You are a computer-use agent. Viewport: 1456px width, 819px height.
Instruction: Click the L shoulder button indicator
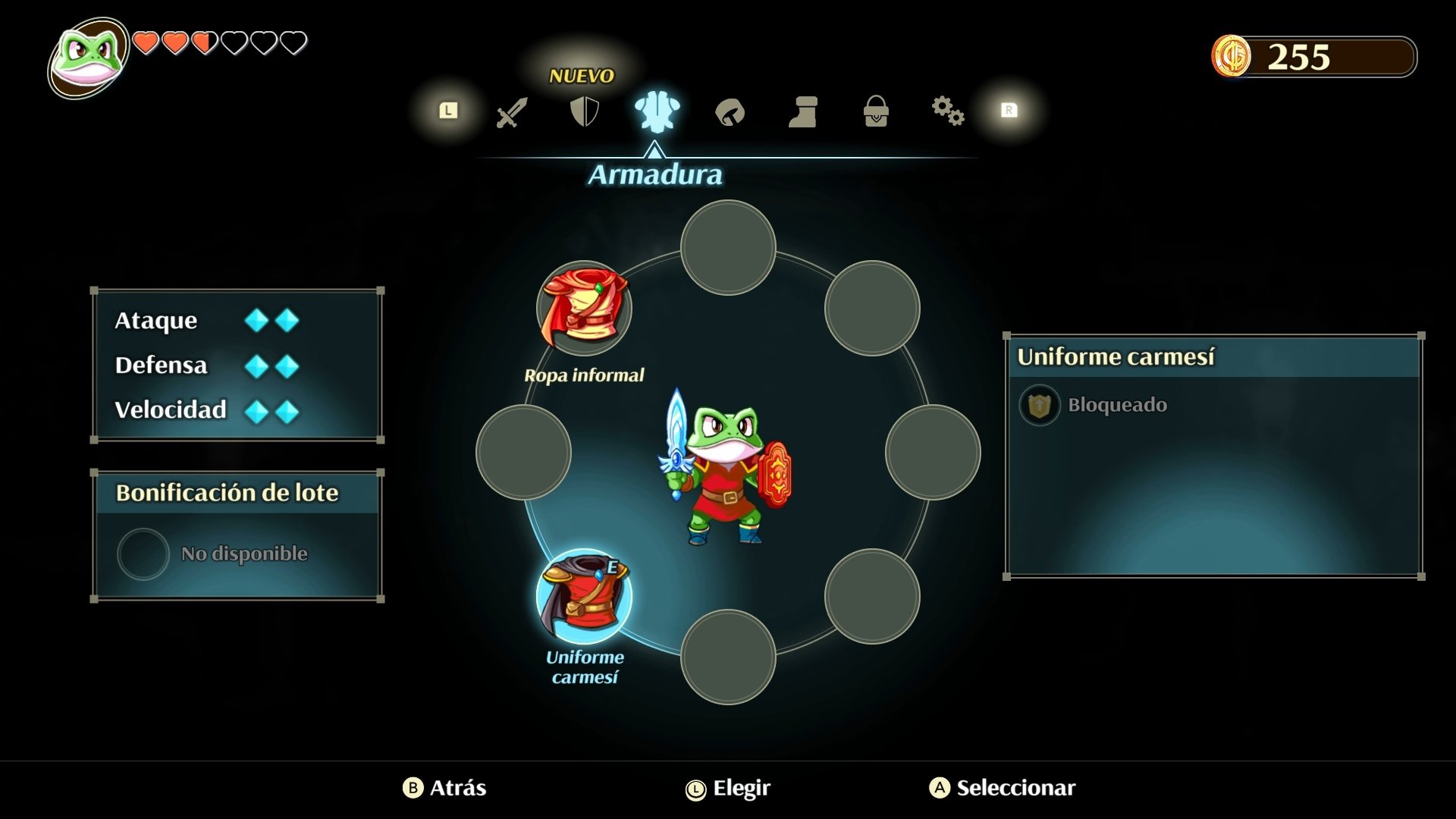447,111
